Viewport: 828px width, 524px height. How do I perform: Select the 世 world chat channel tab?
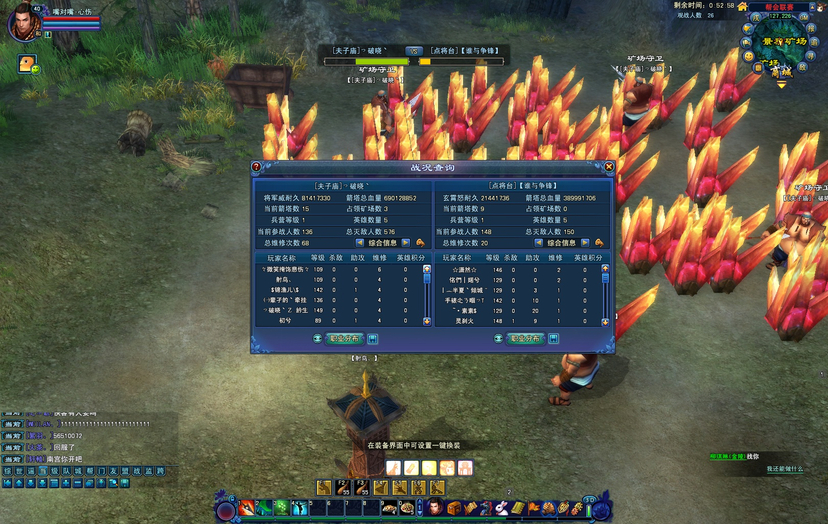point(17,470)
